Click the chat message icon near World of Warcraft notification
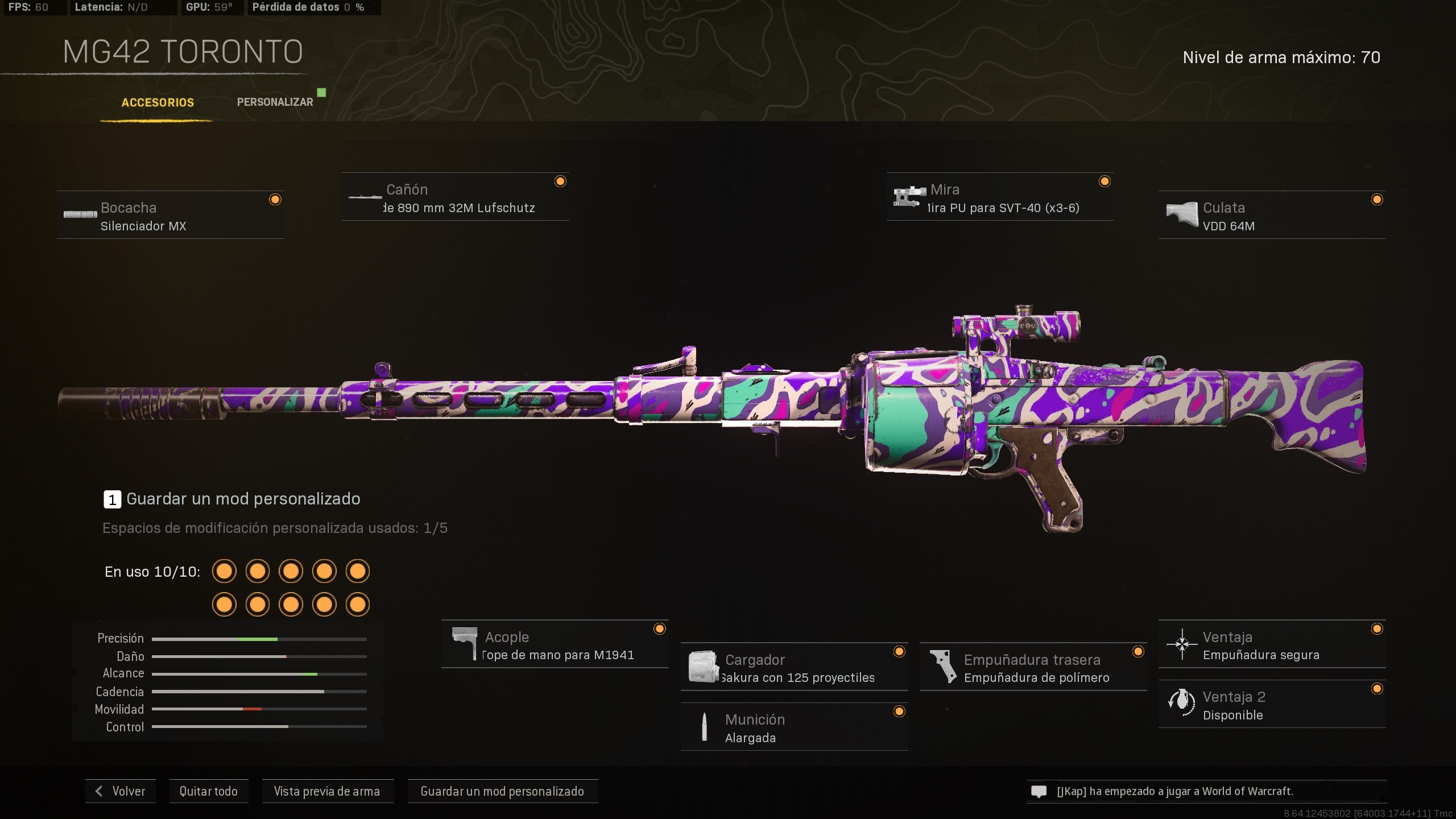Screen dimensions: 1456x819 tap(1039, 791)
